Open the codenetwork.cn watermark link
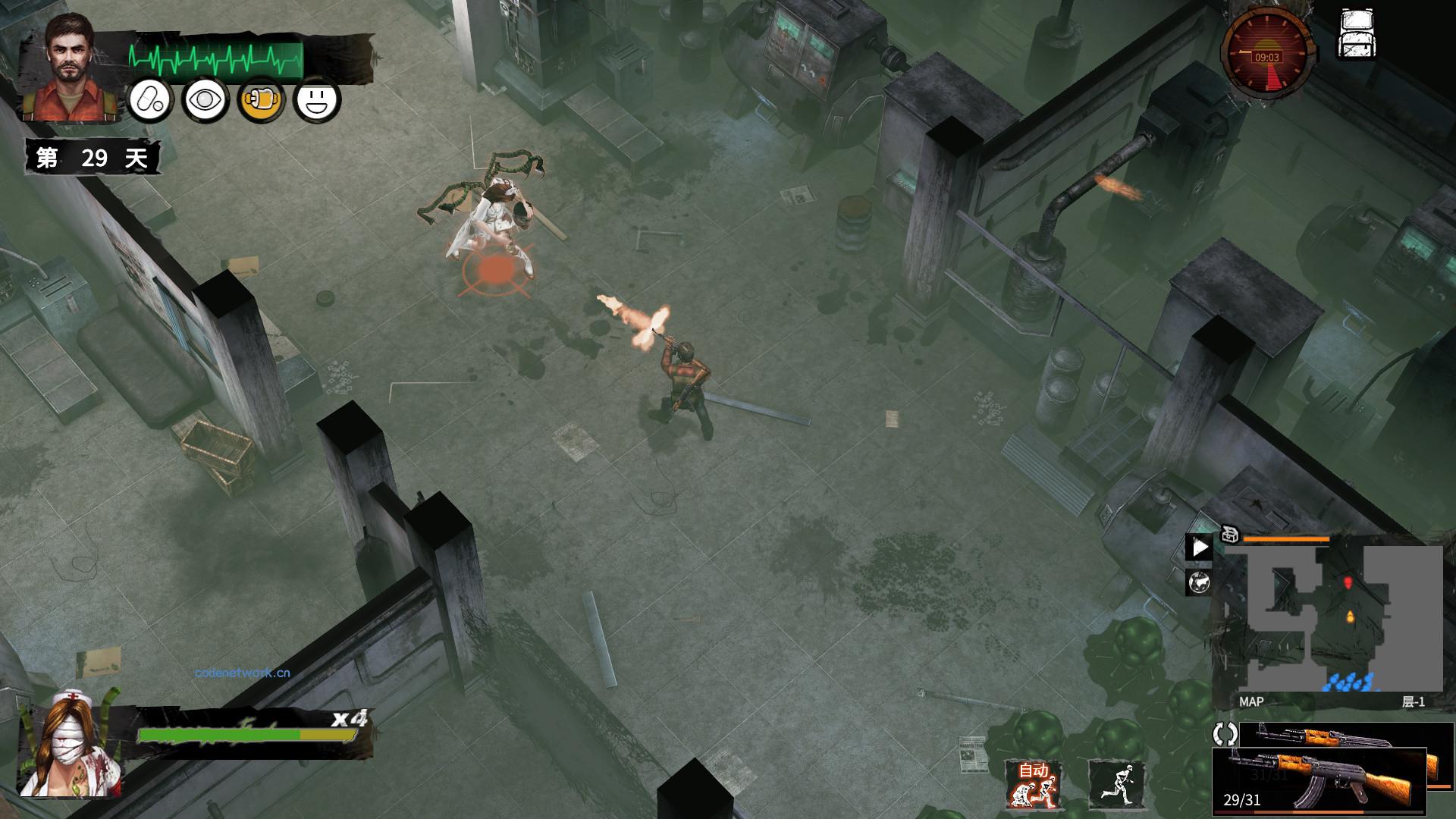Screen dimensions: 1456x819 pyautogui.click(x=240, y=672)
